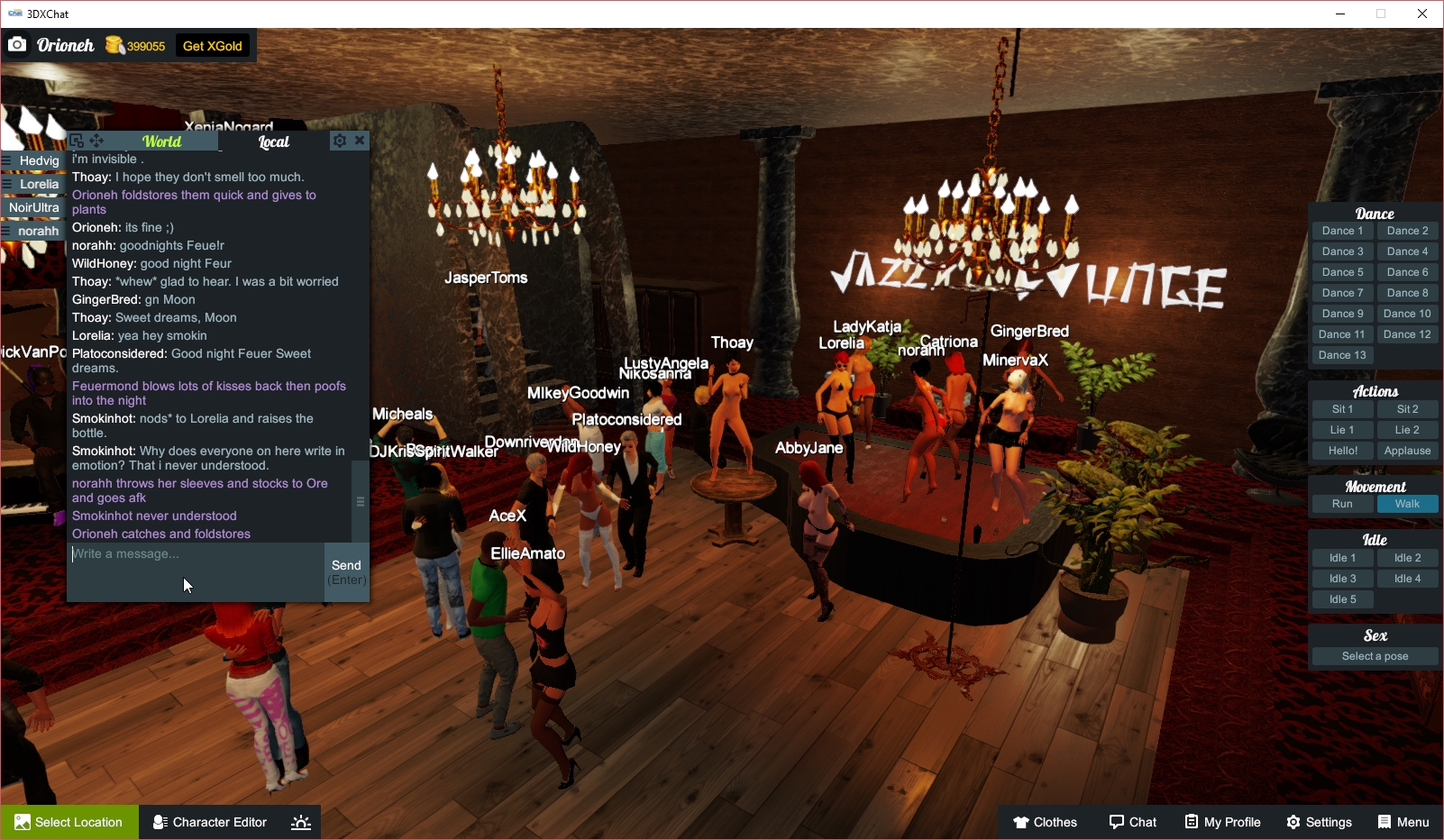Open Select a pose under Sex
The width and height of the screenshot is (1444, 840).
pos(1374,656)
